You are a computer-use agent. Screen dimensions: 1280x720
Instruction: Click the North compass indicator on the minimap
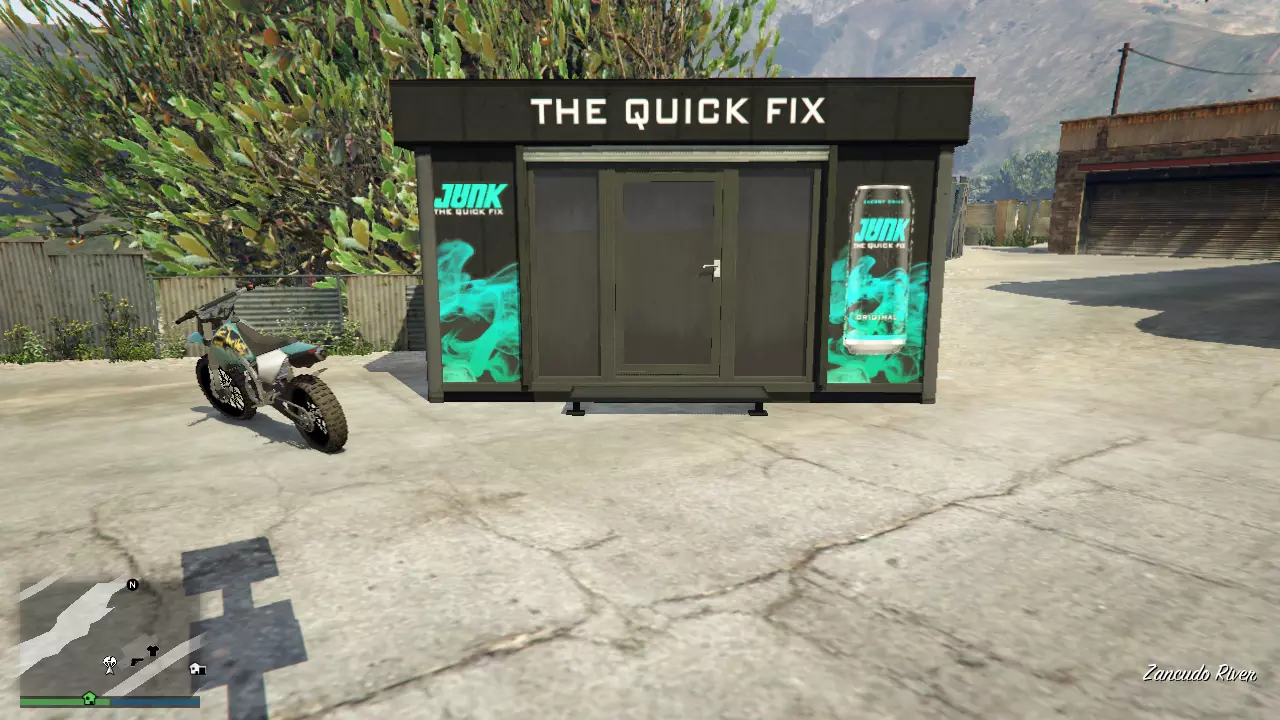tap(132, 585)
